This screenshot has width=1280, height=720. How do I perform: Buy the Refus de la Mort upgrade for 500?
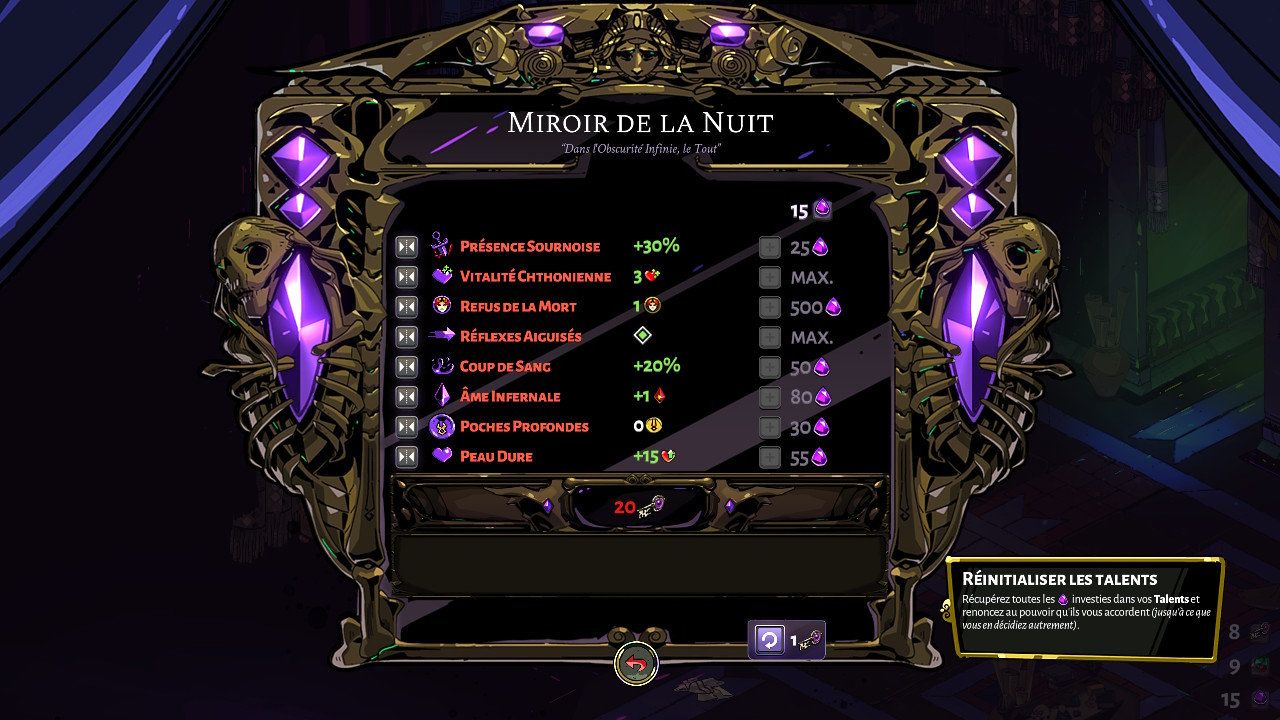click(769, 308)
